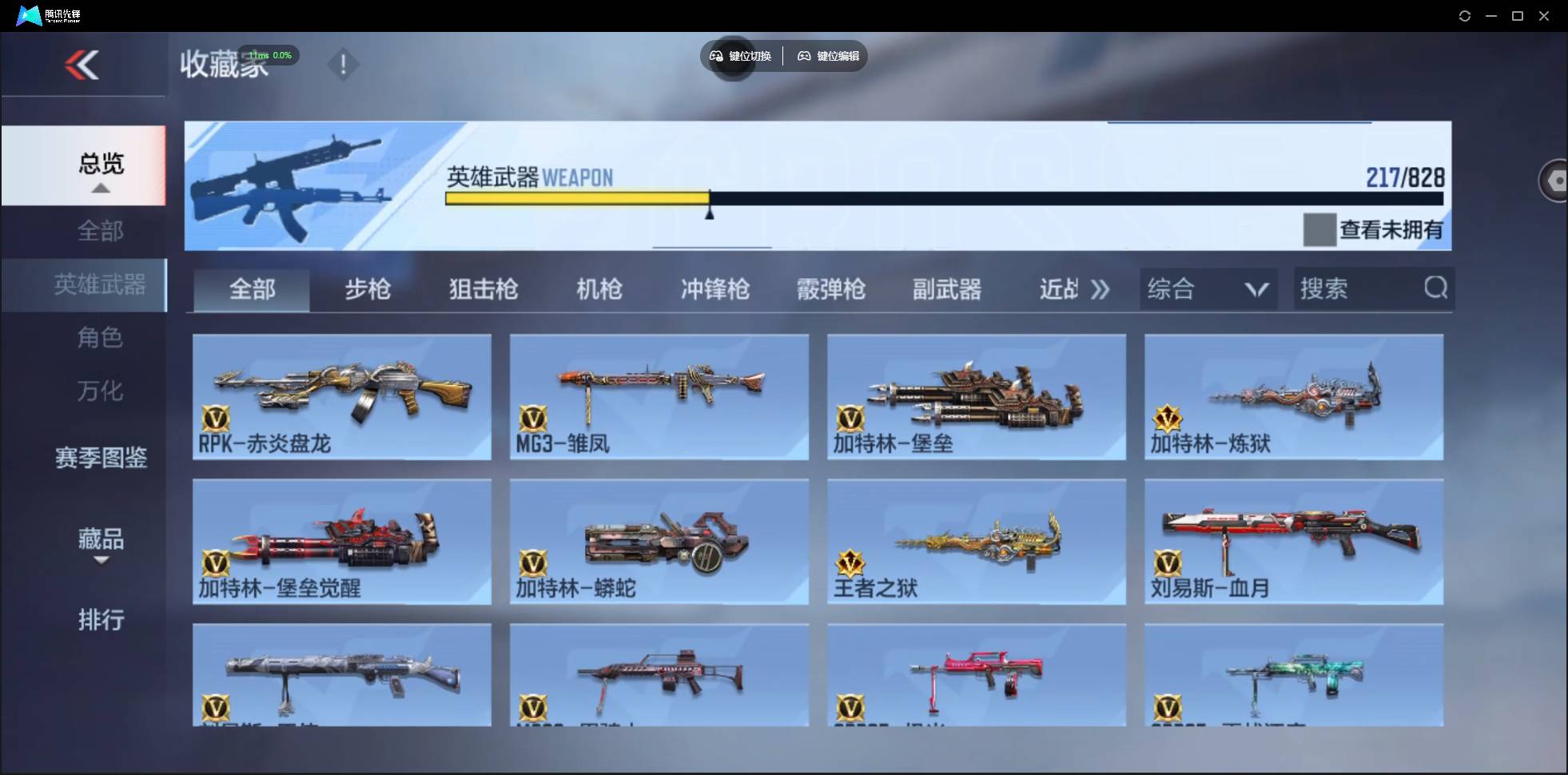Switch to the 狙击枪 category tab
Viewport: 1568px width, 775px height.
click(481, 289)
